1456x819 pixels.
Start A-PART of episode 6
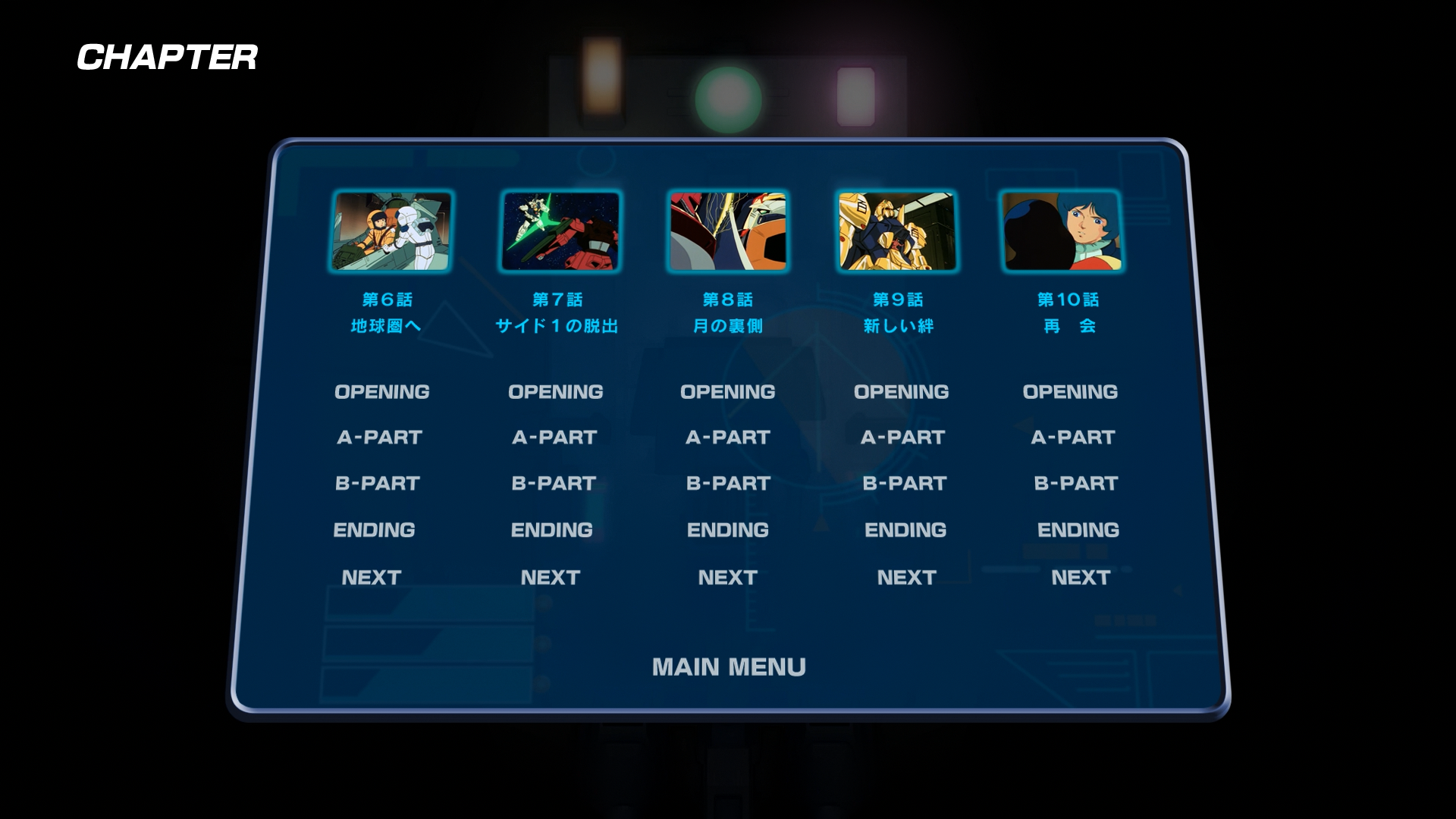coord(379,438)
